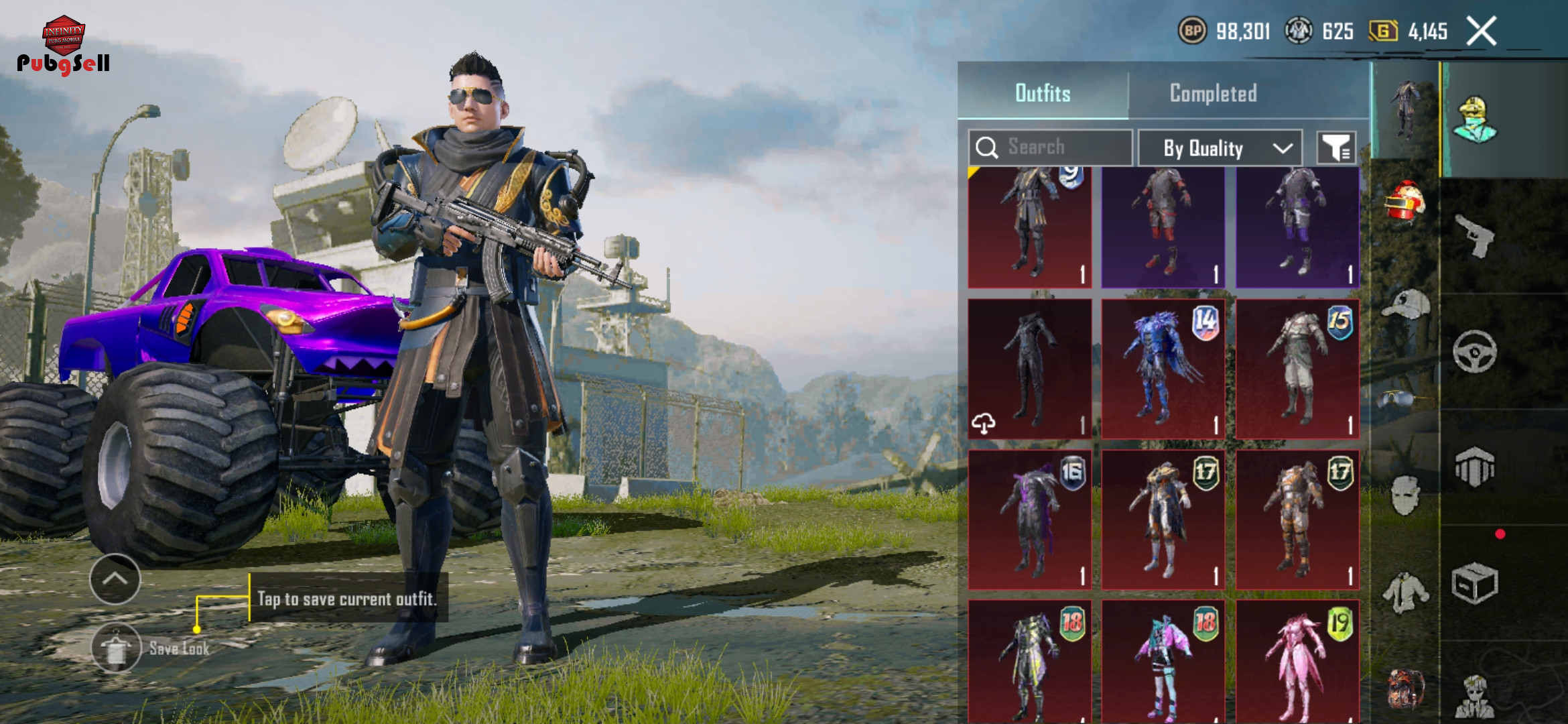Open the weapon skins pistol category

coord(1475,236)
